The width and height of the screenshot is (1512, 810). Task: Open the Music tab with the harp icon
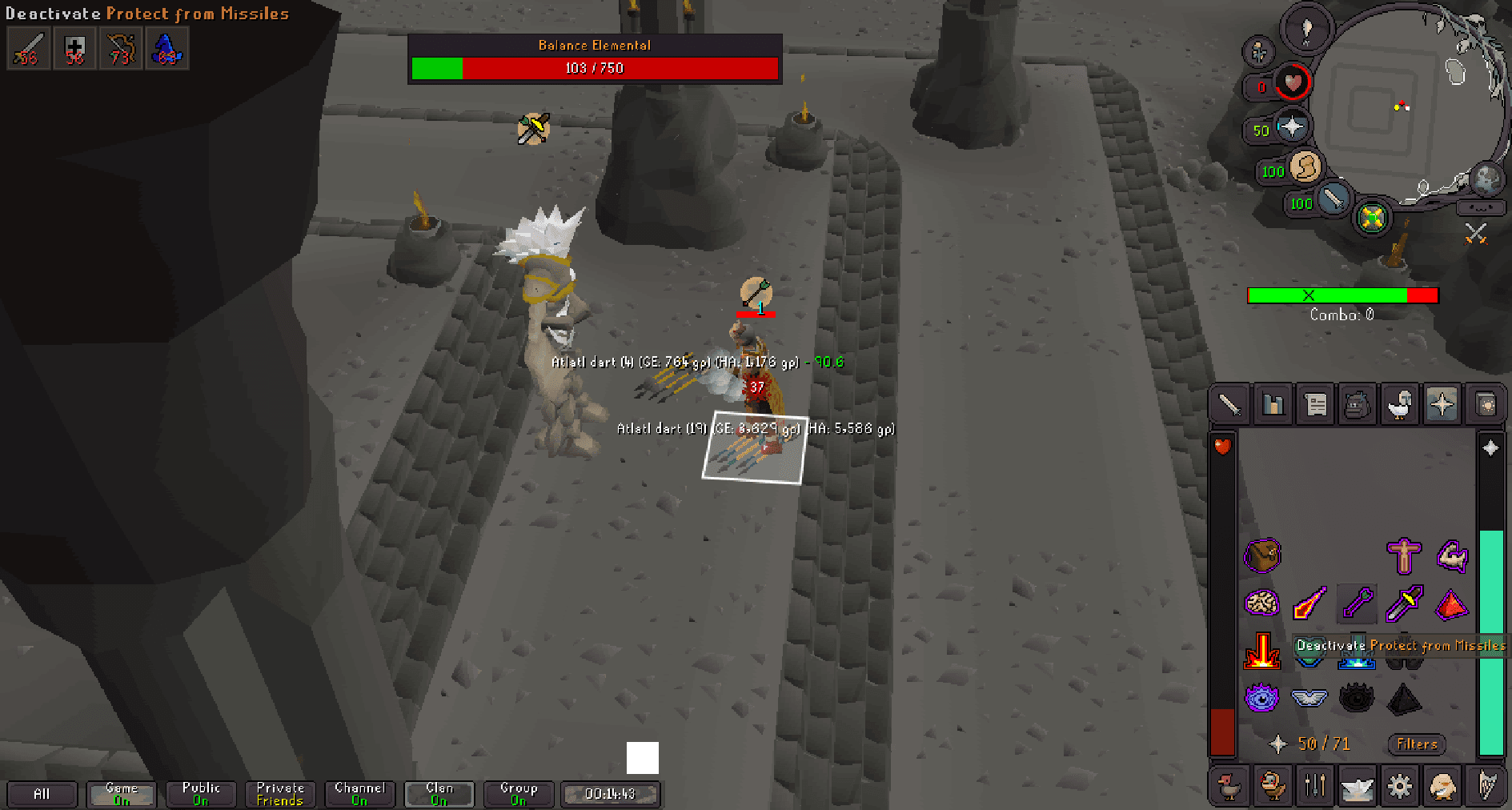pyautogui.click(x=1486, y=785)
